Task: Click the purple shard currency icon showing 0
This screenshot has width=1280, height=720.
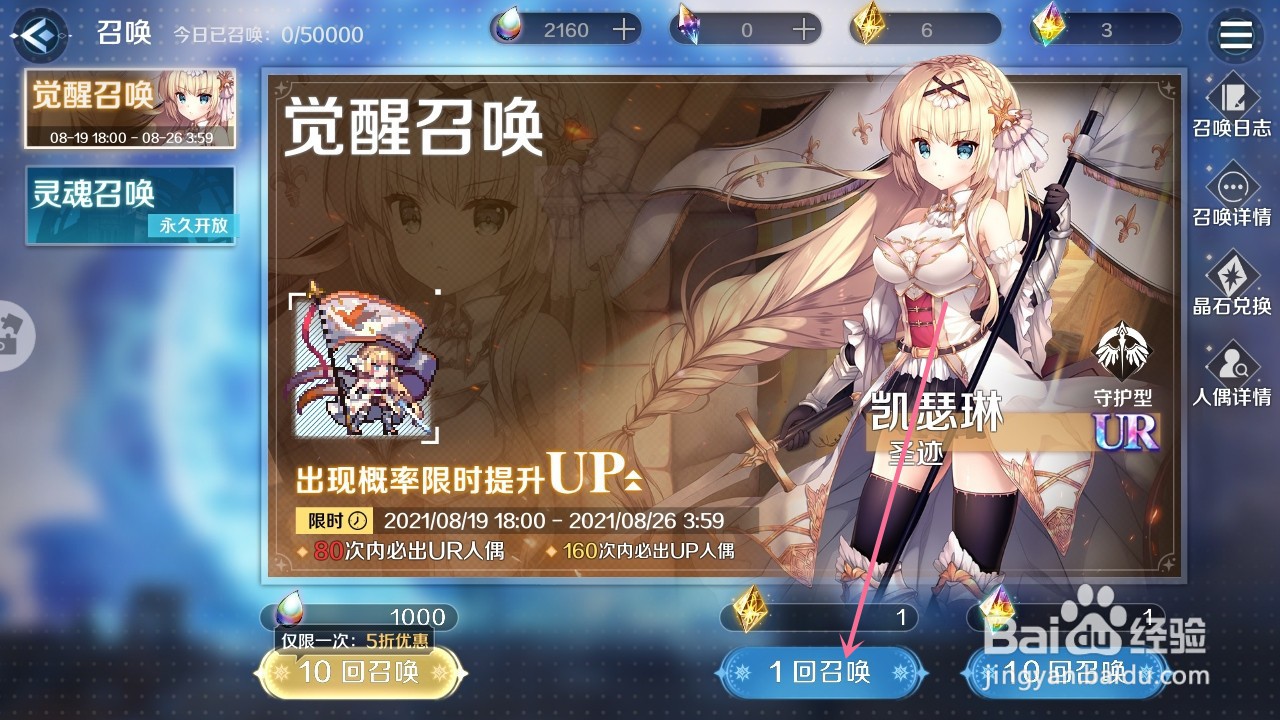Action: point(689,29)
